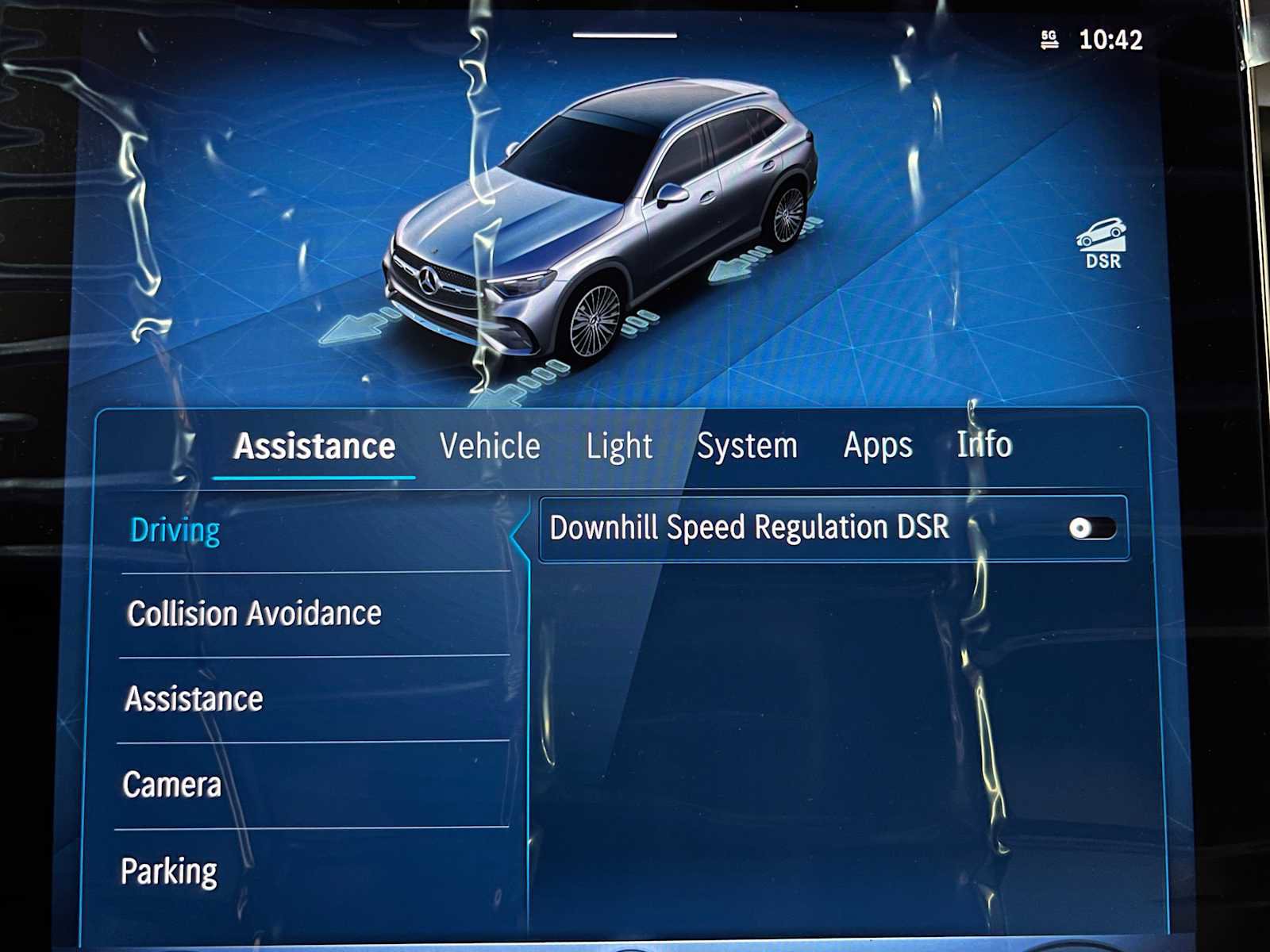Screen dimensions: 1270x952
Task: Open the System settings tab
Action: [x=747, y=446]
